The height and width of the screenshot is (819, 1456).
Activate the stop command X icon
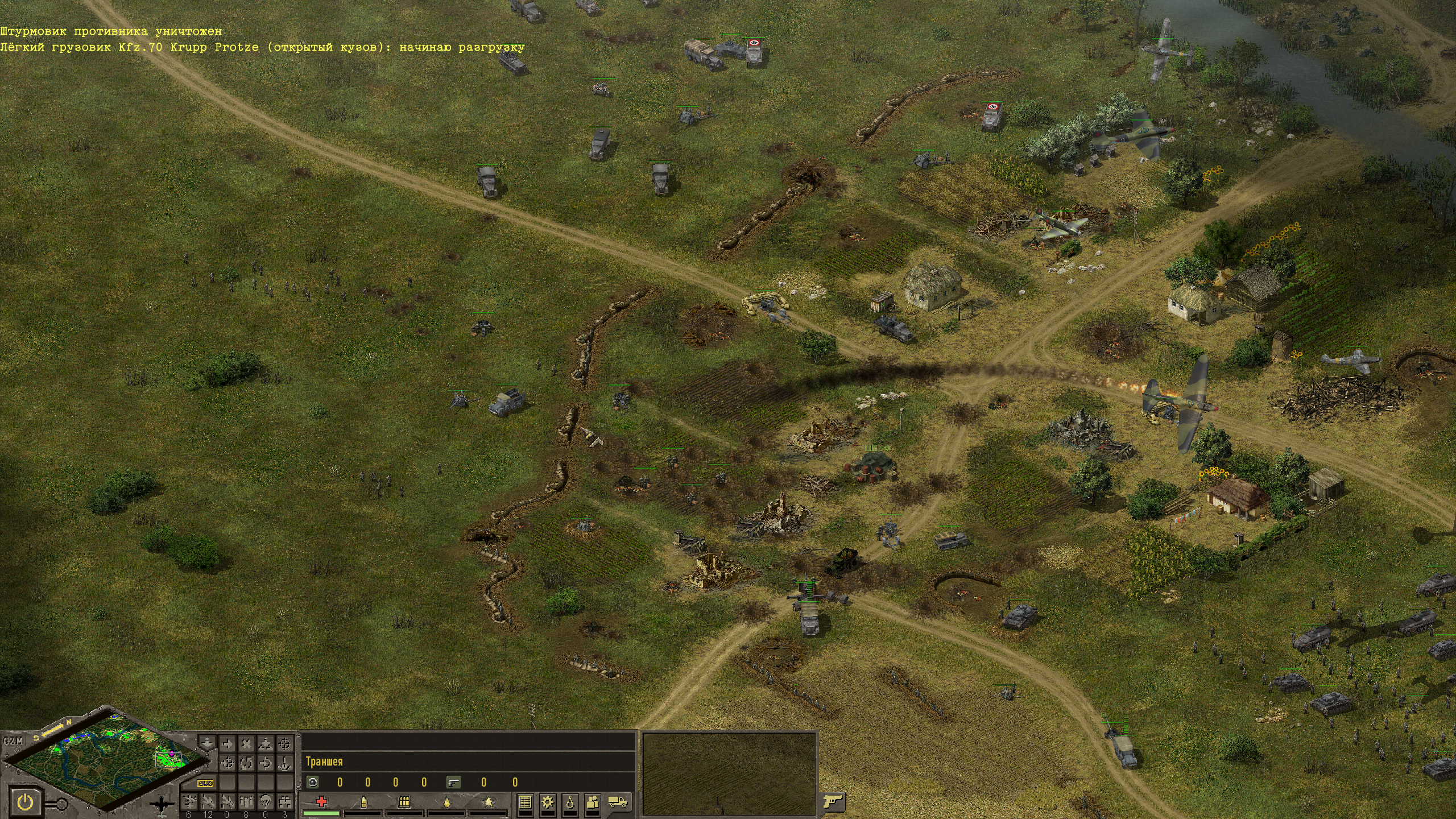point(246,743)
